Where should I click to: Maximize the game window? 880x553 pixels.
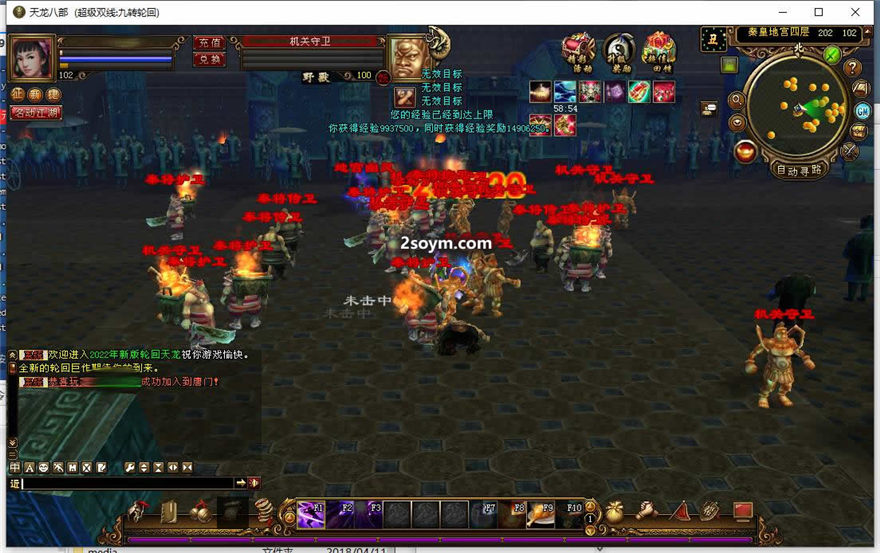pyautogui.click(x=818, y=12)
